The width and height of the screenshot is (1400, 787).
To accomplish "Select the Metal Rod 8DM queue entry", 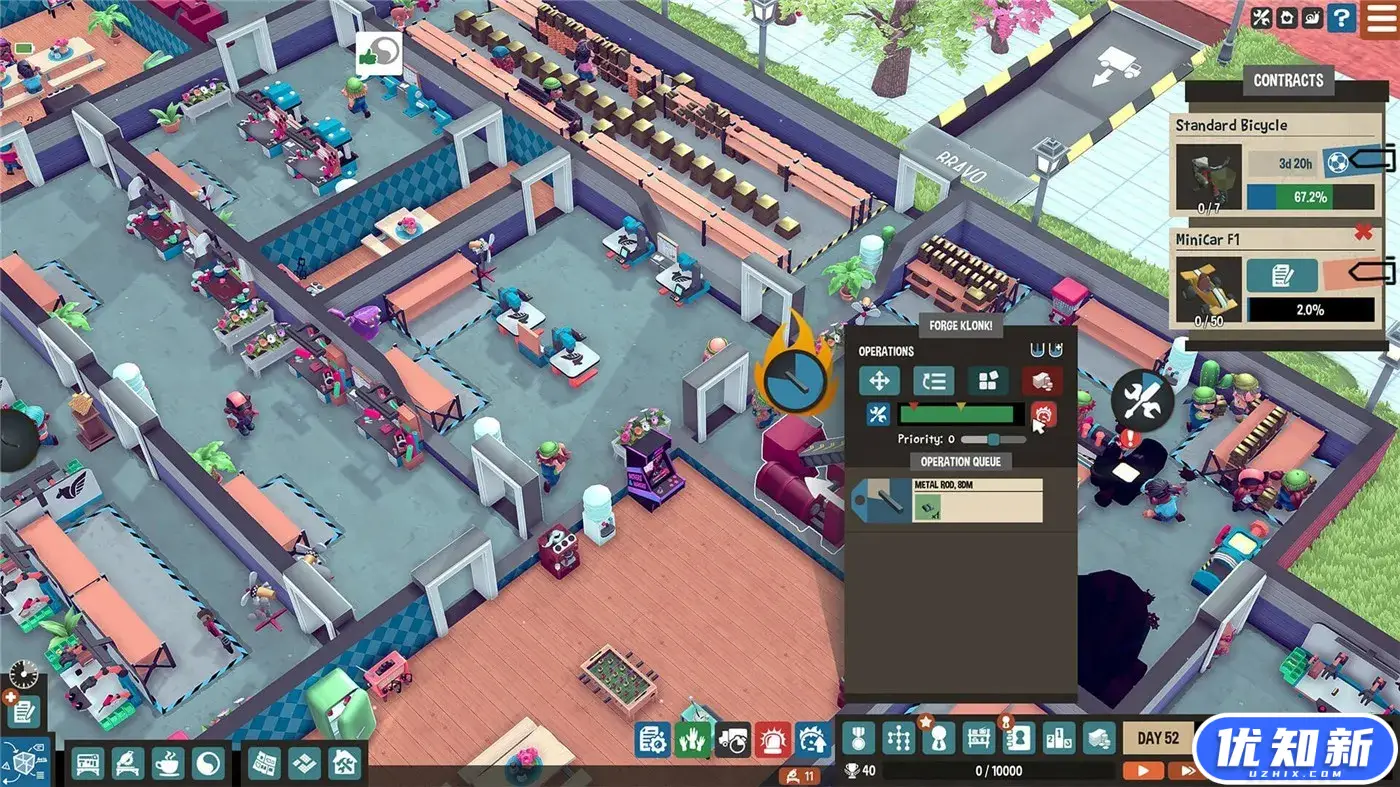I will (946, 500).
